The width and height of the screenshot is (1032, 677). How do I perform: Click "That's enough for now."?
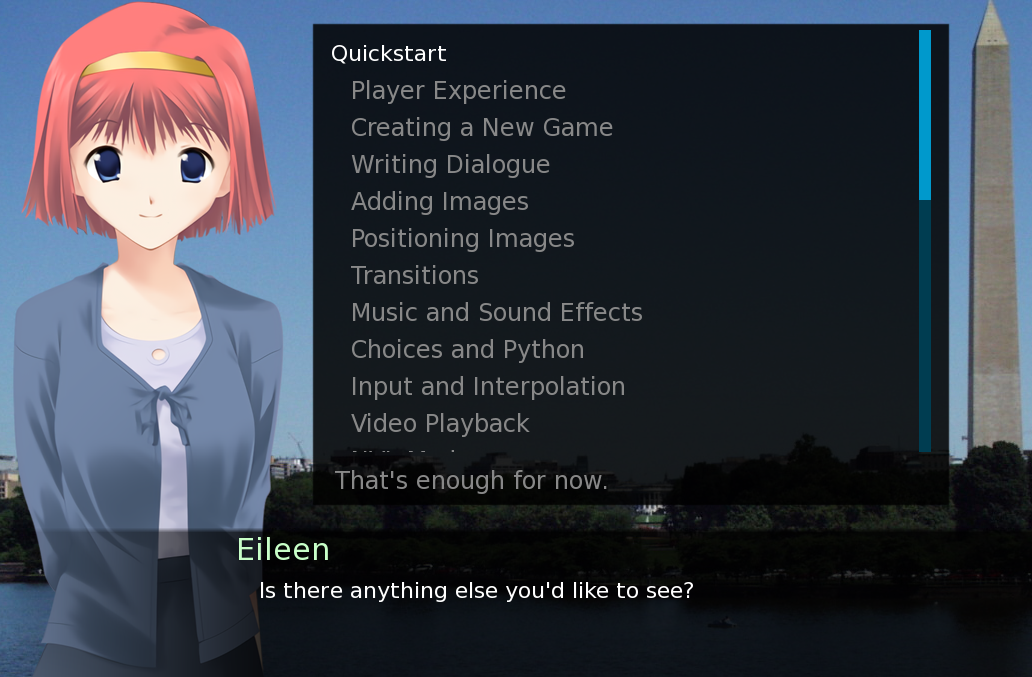471,481
